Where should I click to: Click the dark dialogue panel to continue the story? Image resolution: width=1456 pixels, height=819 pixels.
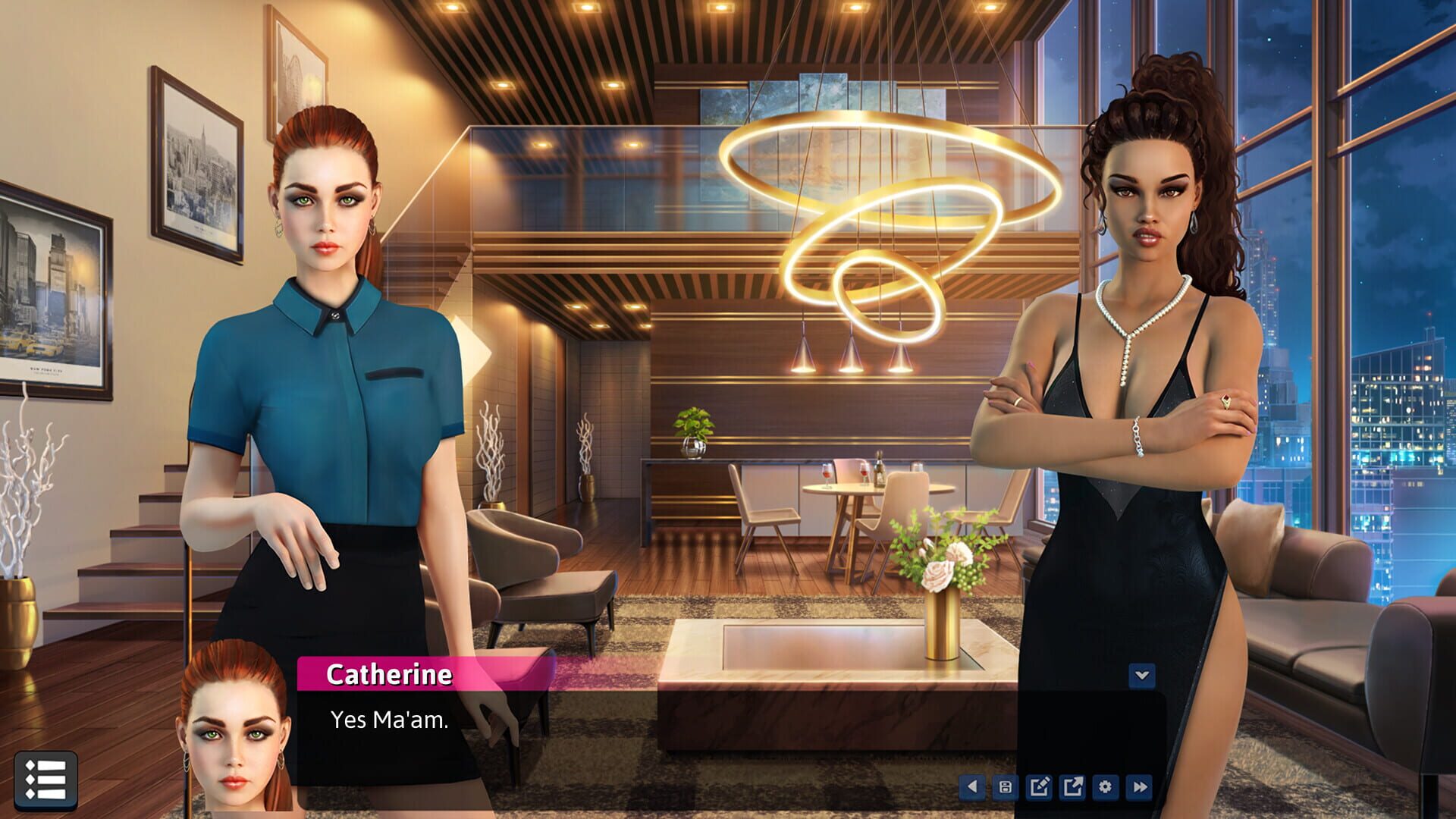682,728
